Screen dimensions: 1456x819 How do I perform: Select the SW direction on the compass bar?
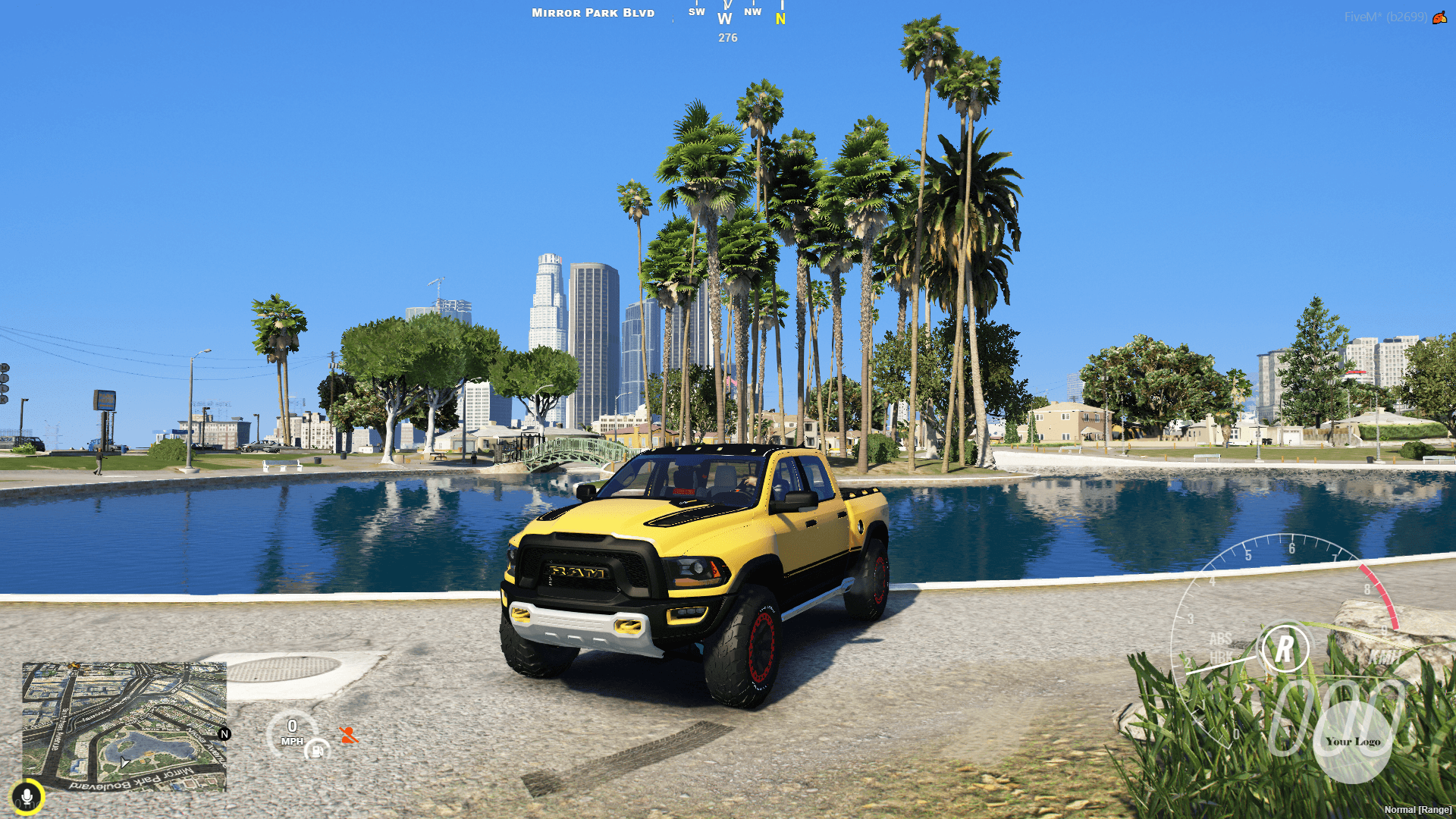point(695,12)
